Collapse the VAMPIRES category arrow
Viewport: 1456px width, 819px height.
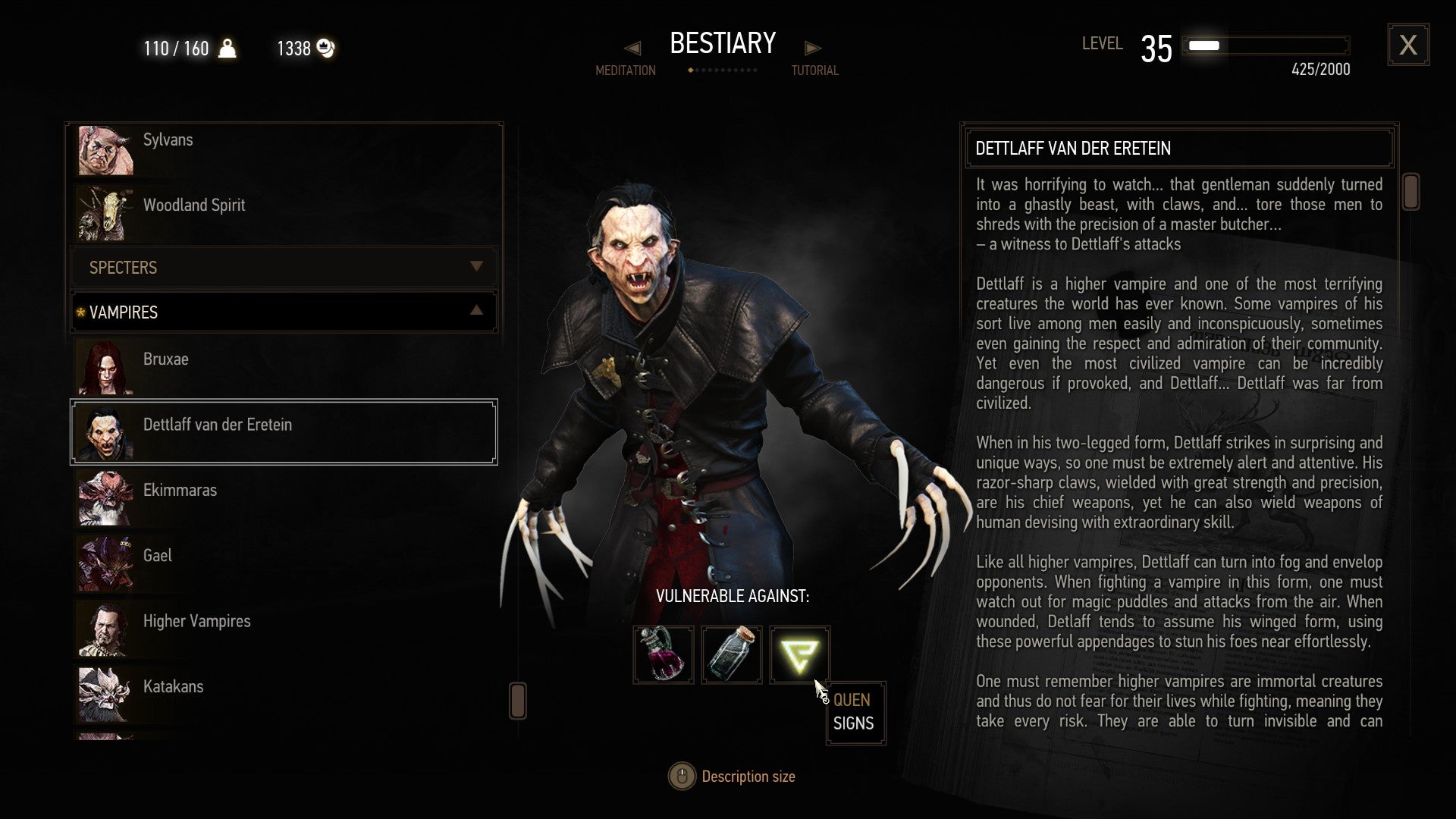pos(476,311)
